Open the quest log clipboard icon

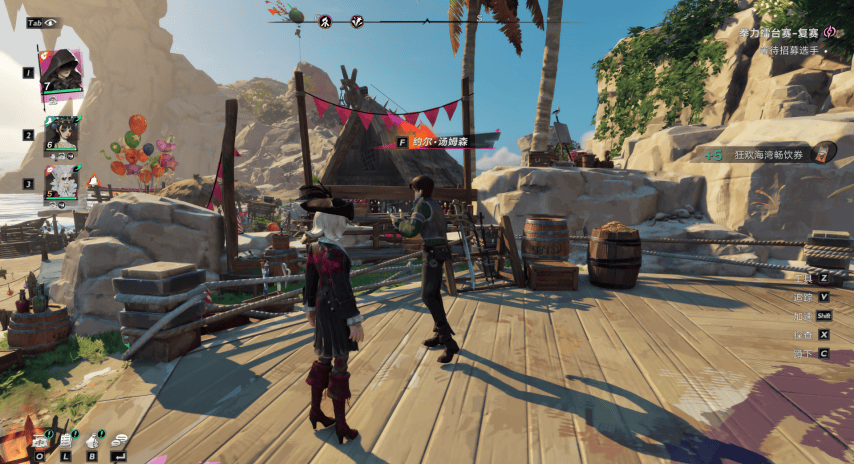tap(66, 439)
